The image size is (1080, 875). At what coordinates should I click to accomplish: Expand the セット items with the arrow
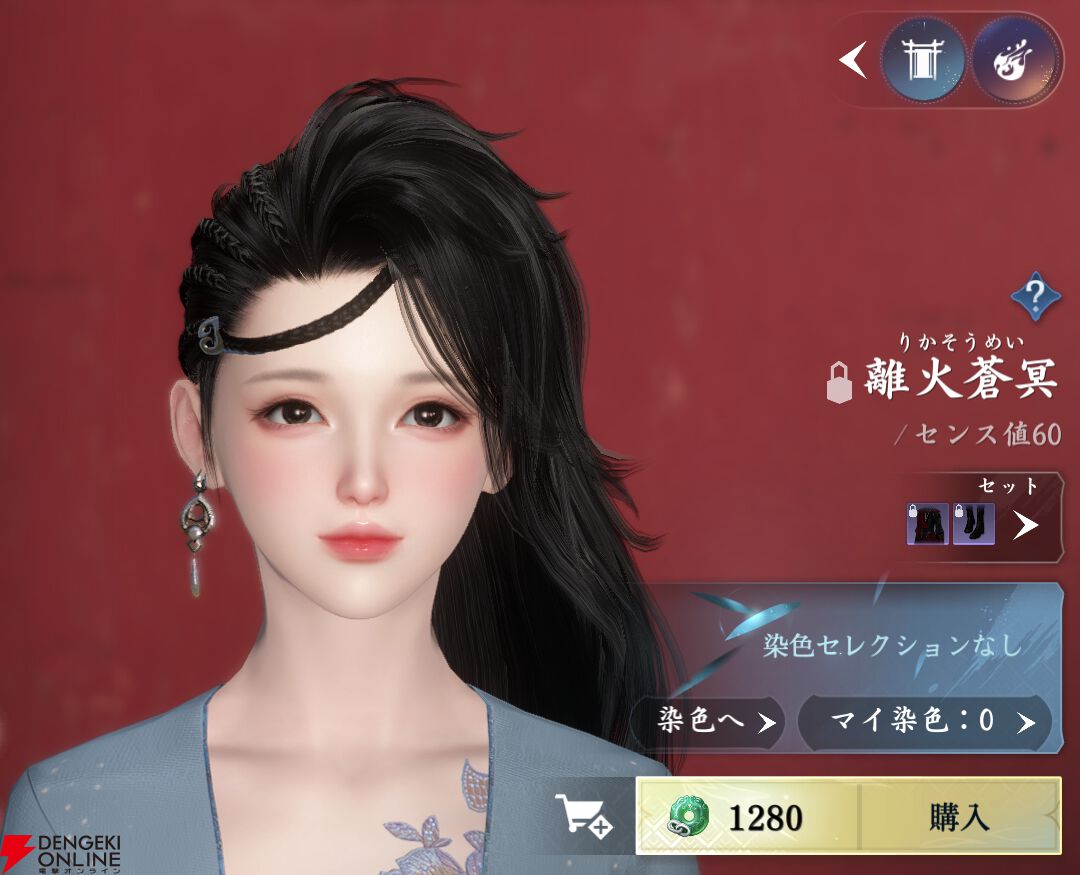1025,524
